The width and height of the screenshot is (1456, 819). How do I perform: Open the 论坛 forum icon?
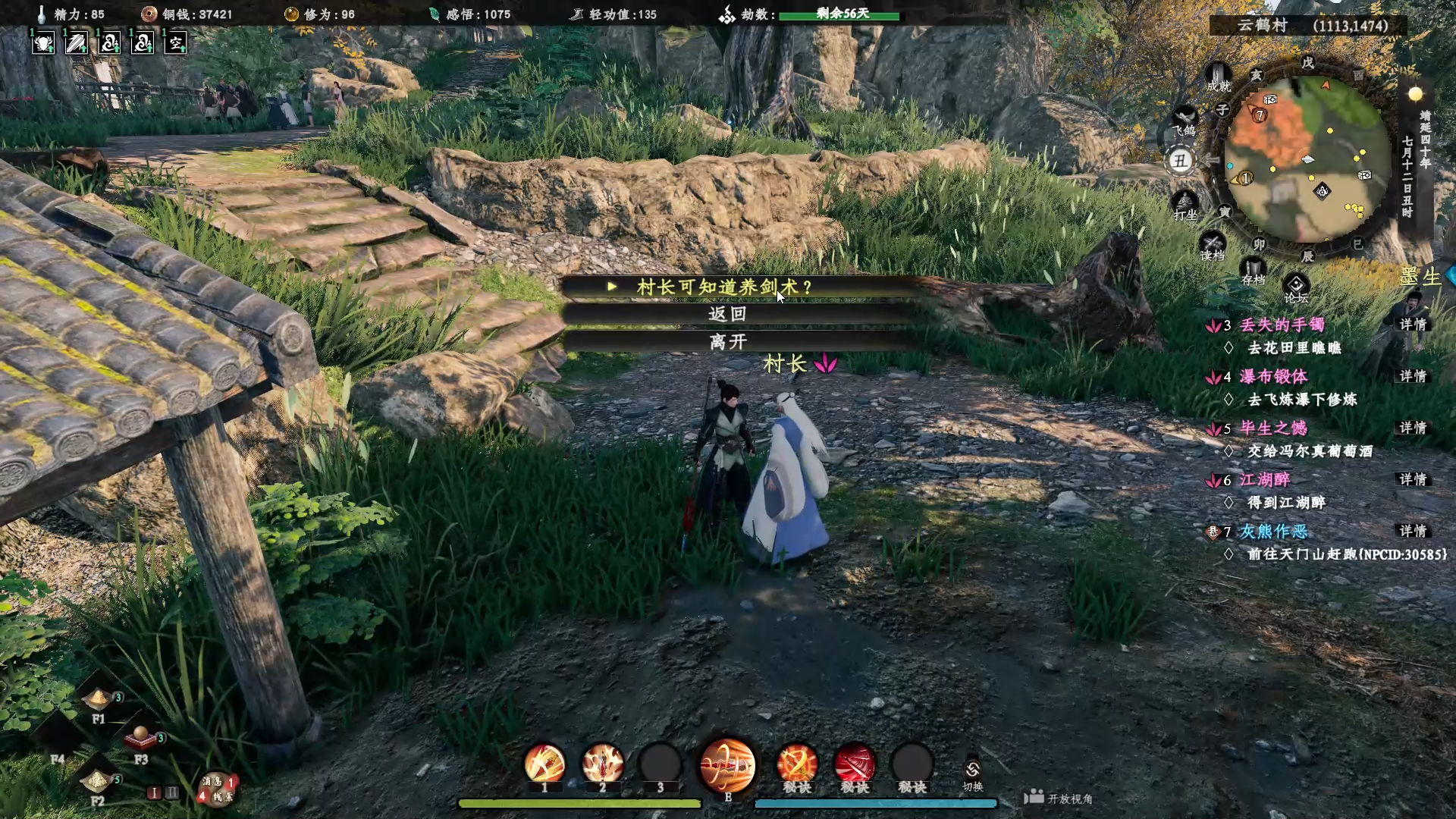(1295, 287)
